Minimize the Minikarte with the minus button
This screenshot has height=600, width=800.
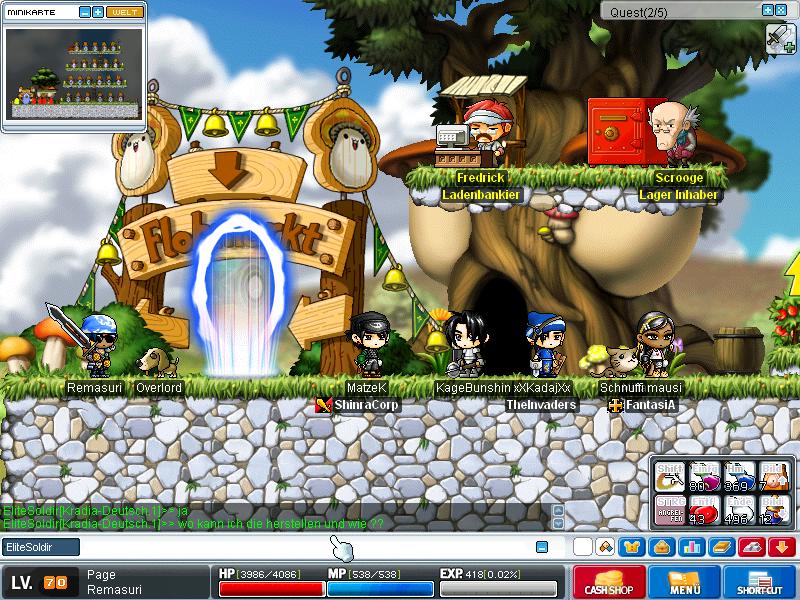84,12
